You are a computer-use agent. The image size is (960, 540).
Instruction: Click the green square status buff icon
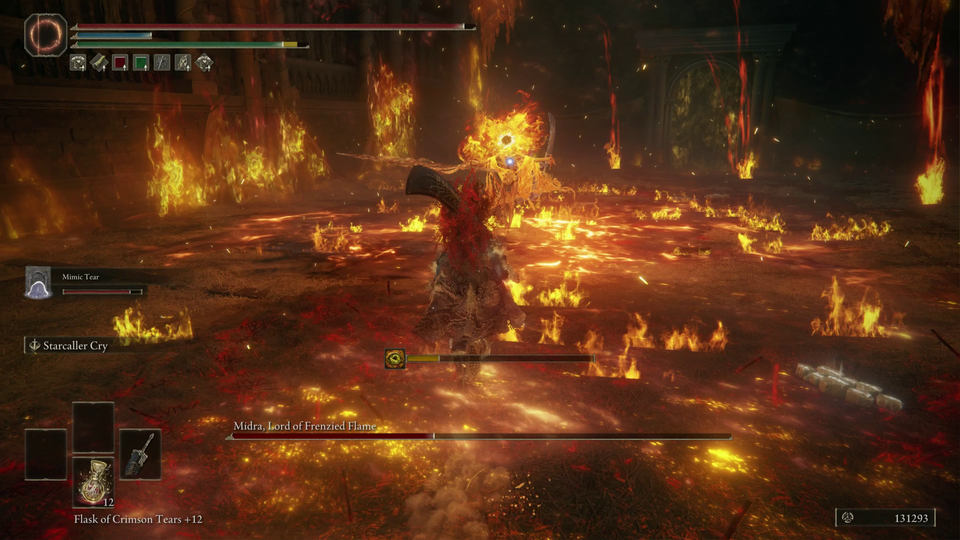(x=141, y=63)
